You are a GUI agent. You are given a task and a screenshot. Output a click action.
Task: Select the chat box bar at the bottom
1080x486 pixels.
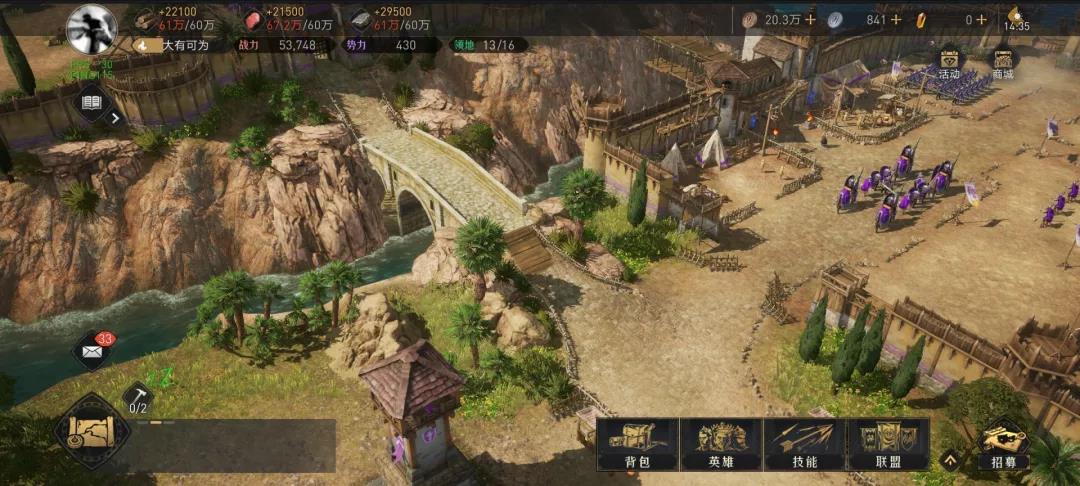[230, 444]
